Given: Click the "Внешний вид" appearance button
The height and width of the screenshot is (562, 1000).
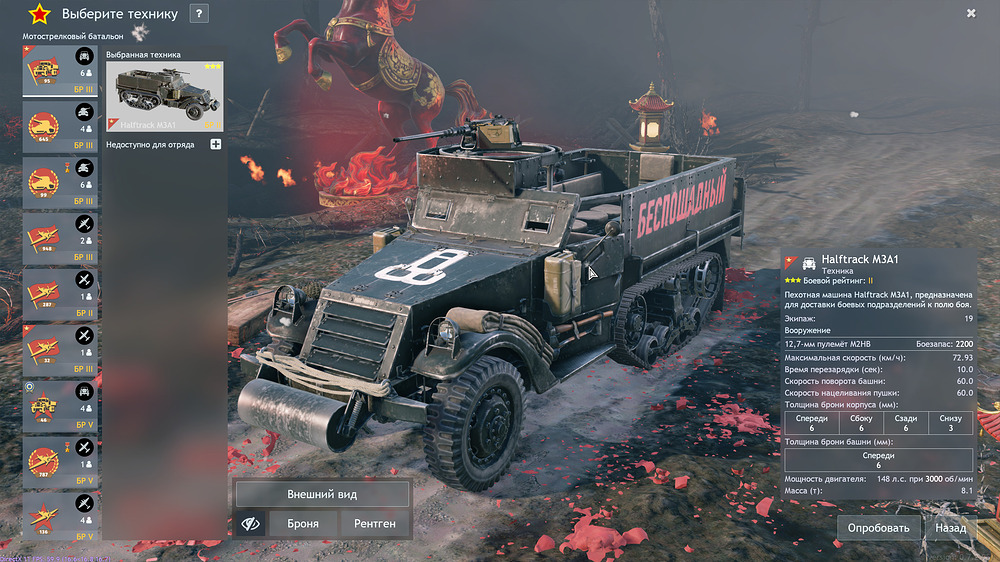Looking at the screenshot, I should point(322,494).
